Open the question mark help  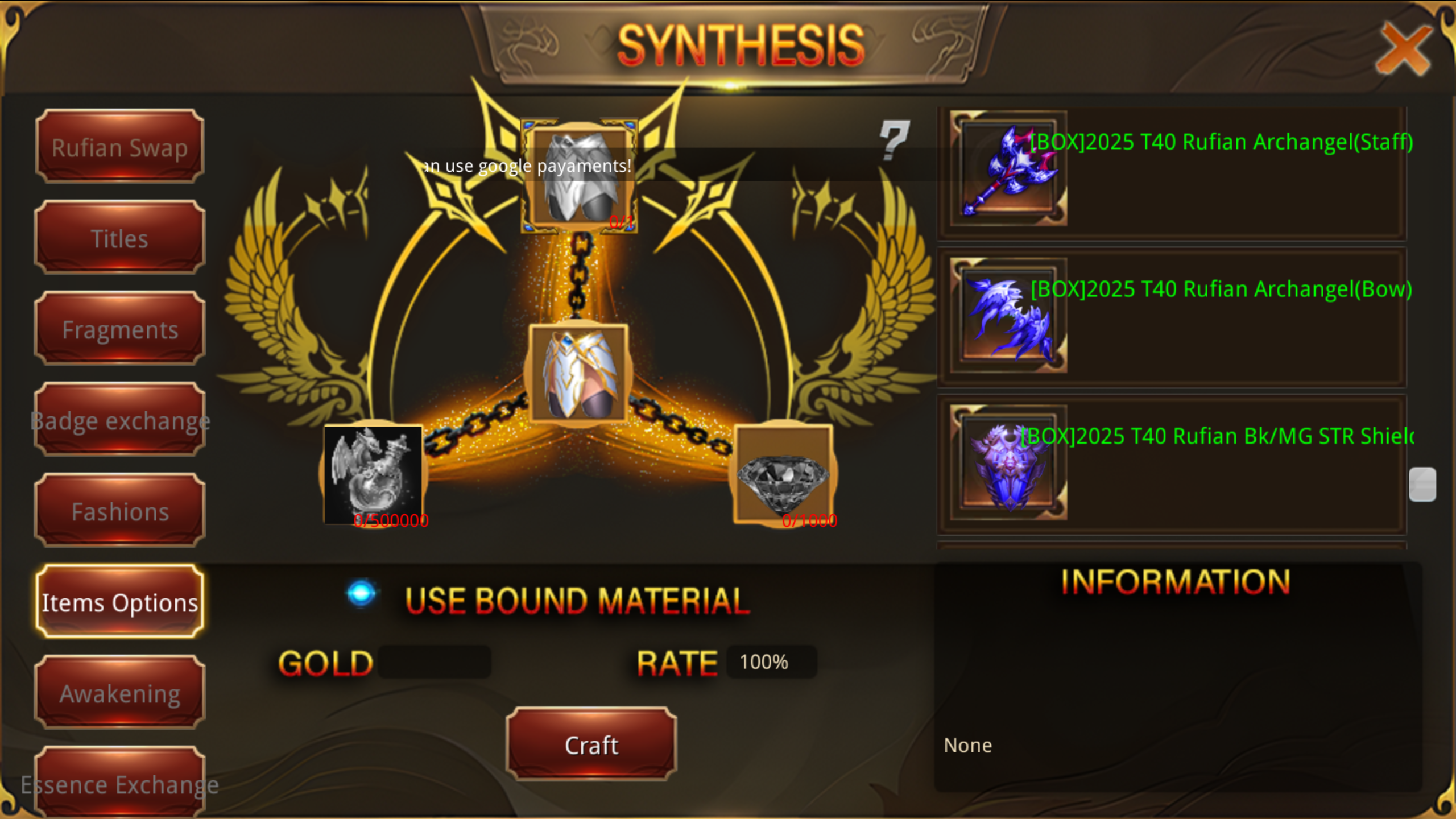click(x=894, y=139)
